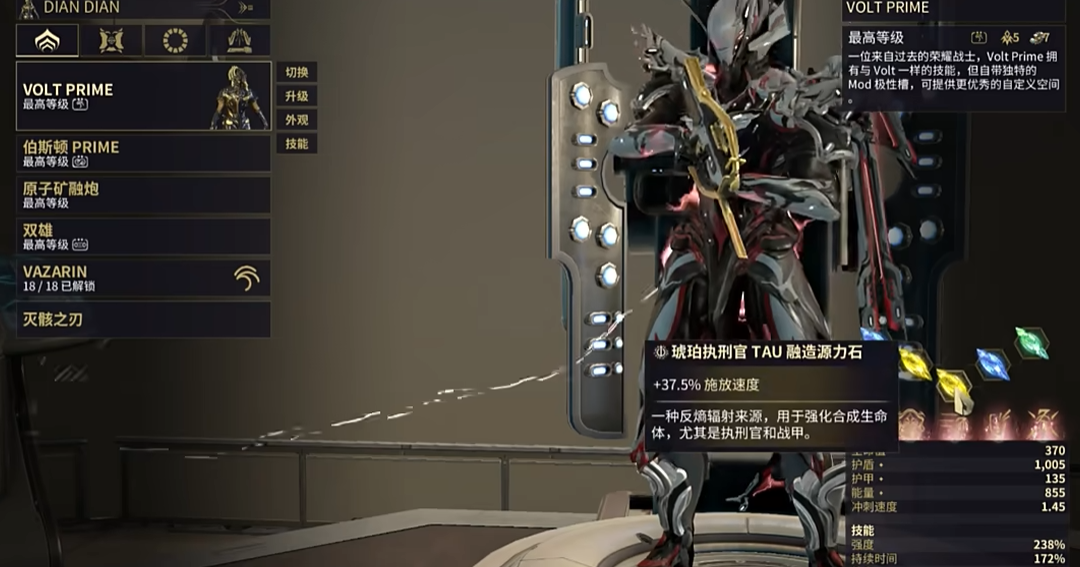
Task: Open the 伯斯顿 PRIME primary weapon slot
Action: (x=143, y=153)
